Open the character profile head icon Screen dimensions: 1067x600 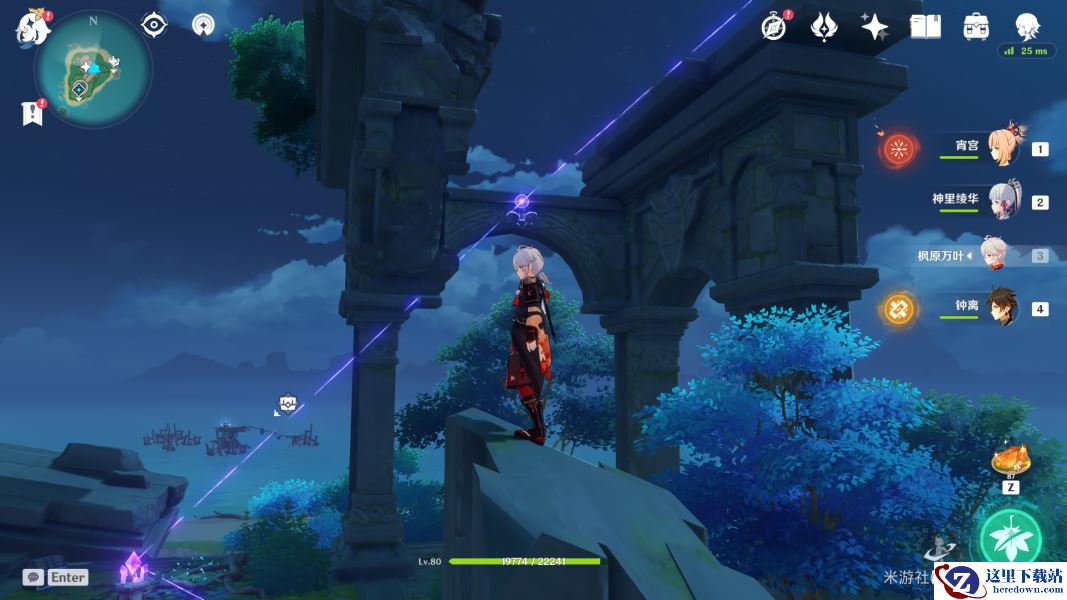[1027, 26]
